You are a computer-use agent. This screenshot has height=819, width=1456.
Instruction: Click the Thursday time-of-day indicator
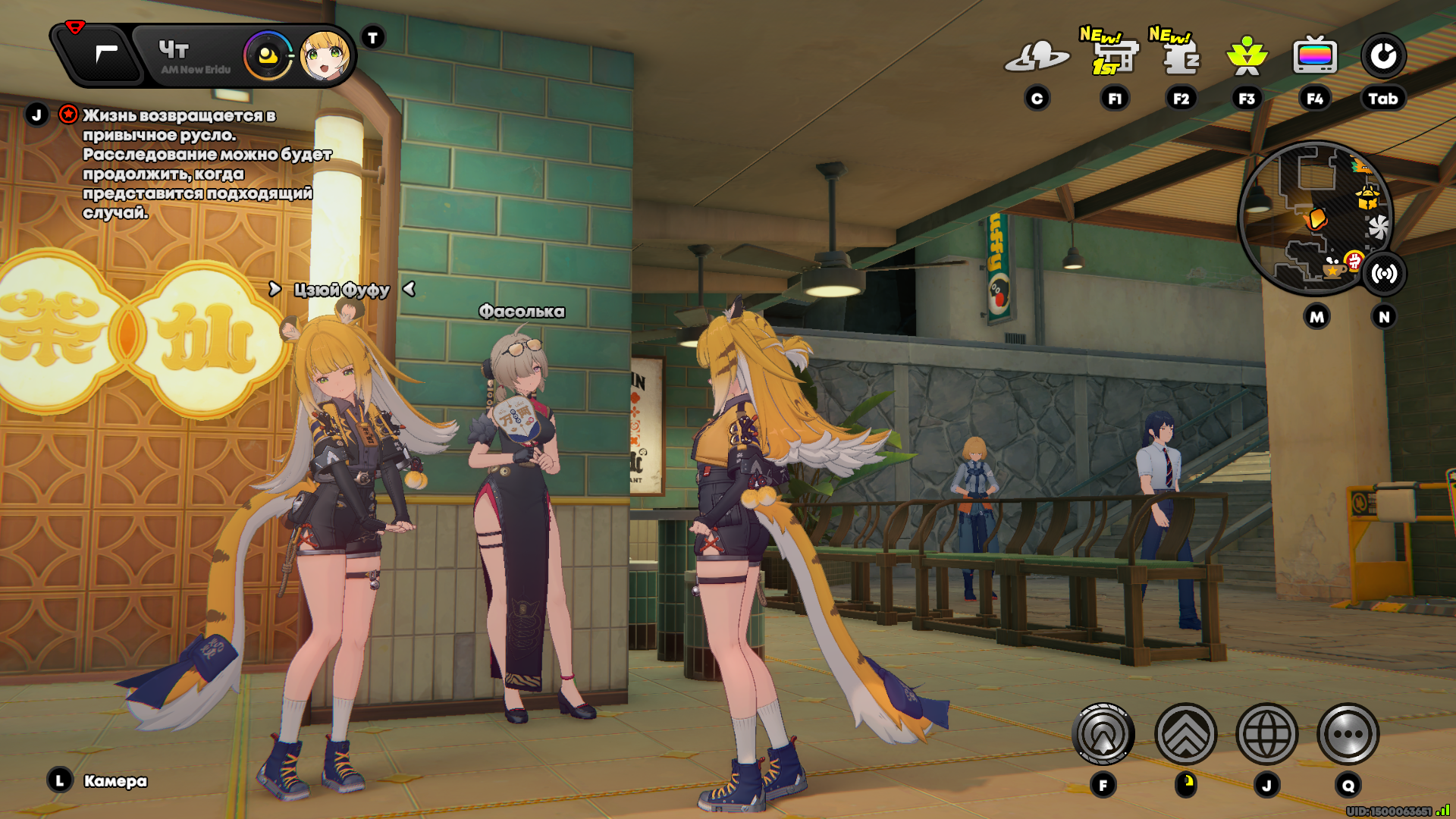[x=193, y=56]
